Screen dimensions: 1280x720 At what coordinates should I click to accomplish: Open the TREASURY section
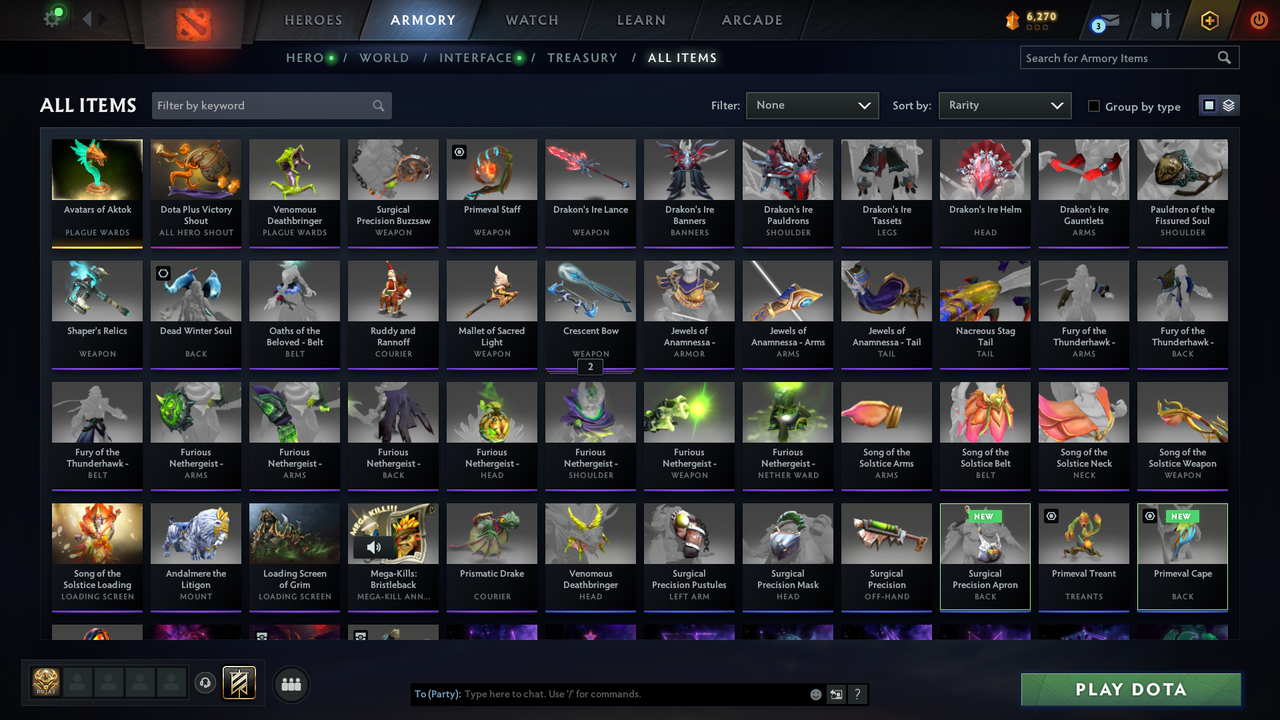coord(582,57)
